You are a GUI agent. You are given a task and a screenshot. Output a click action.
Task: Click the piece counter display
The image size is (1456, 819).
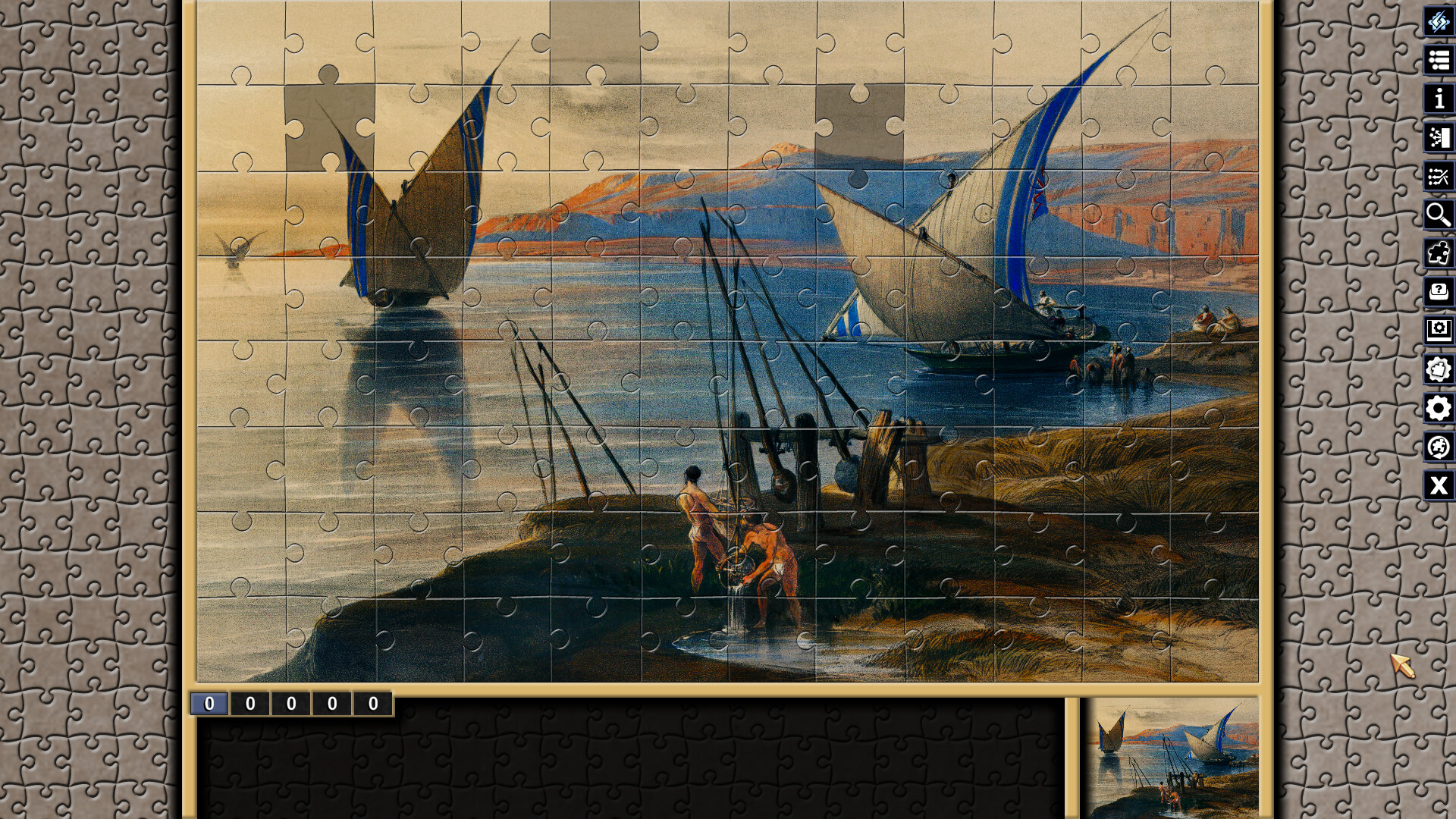[292, 702]
